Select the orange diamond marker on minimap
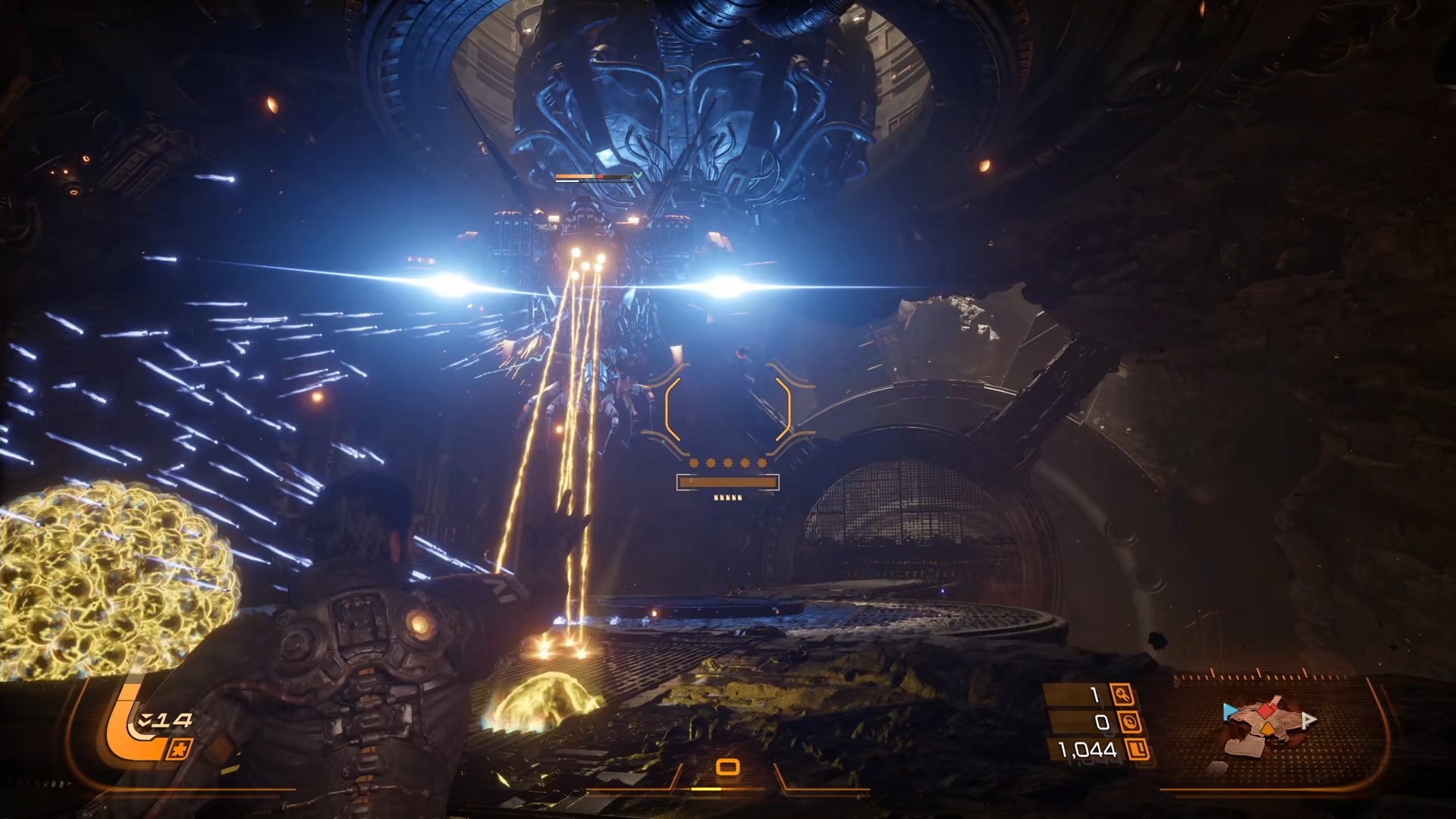This screenshot has height=819, width=1456. click(x=1267, y=730)
